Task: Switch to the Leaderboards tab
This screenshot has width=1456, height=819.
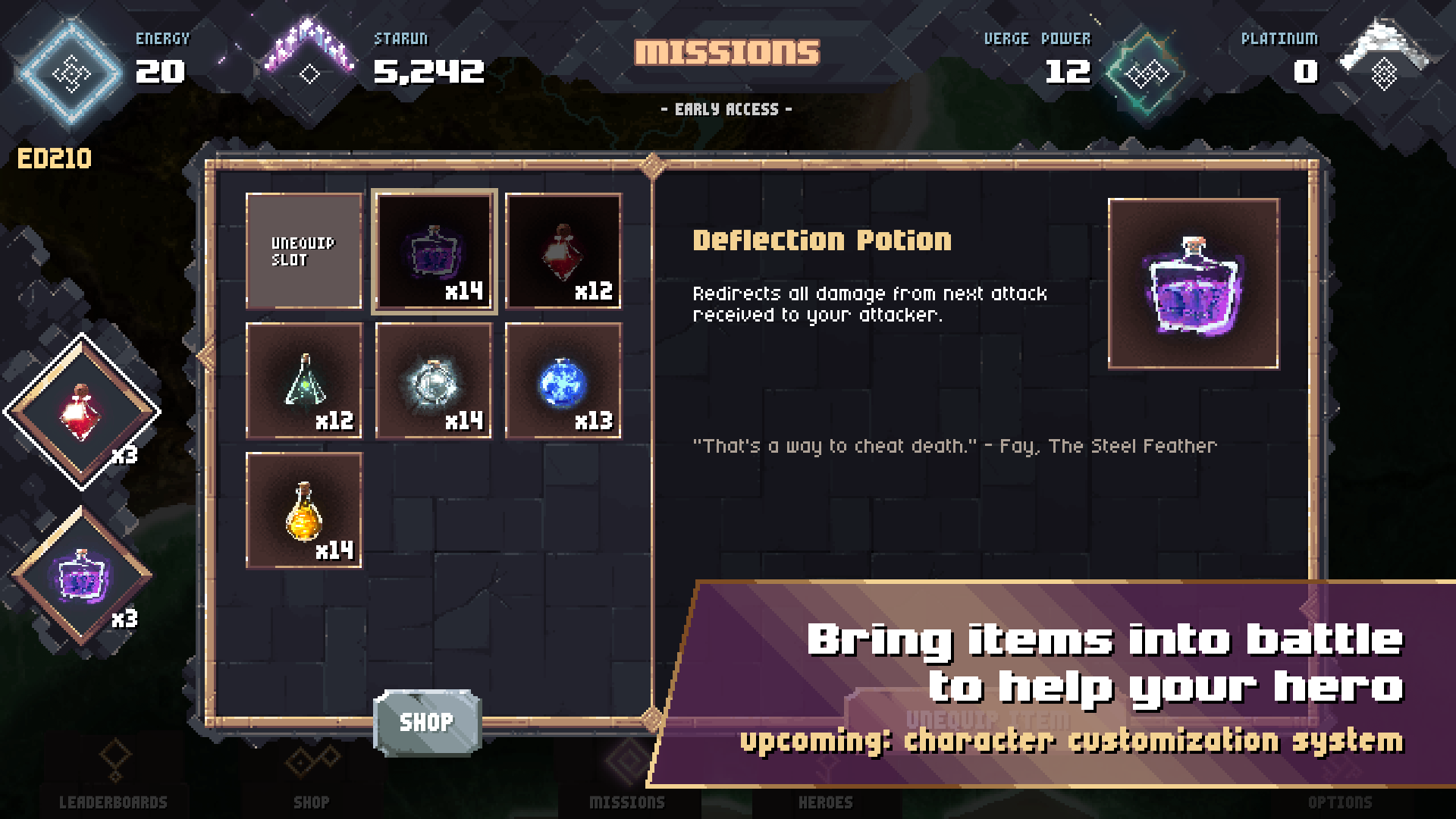Action: click(x=114, y=802)
